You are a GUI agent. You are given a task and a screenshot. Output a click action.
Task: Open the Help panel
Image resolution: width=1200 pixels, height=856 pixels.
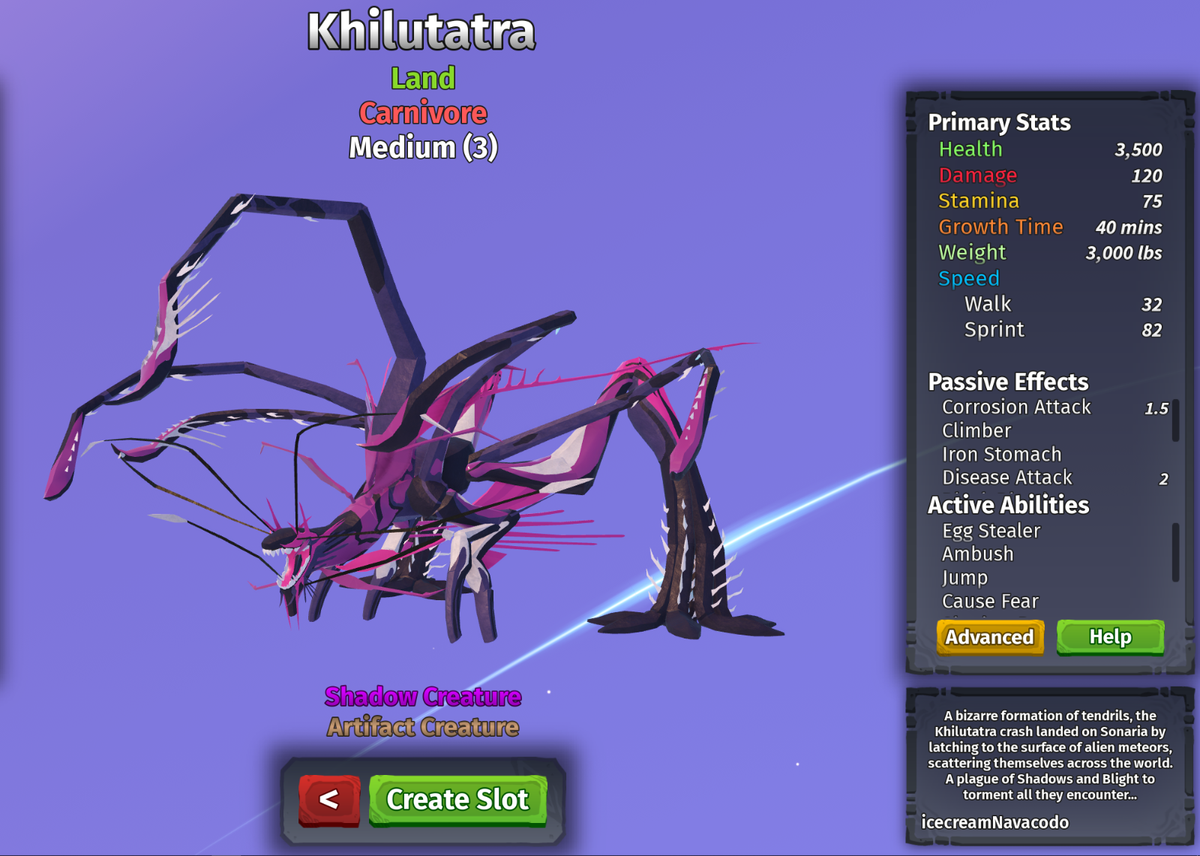pyautogui.click(x=1110, y=637)
